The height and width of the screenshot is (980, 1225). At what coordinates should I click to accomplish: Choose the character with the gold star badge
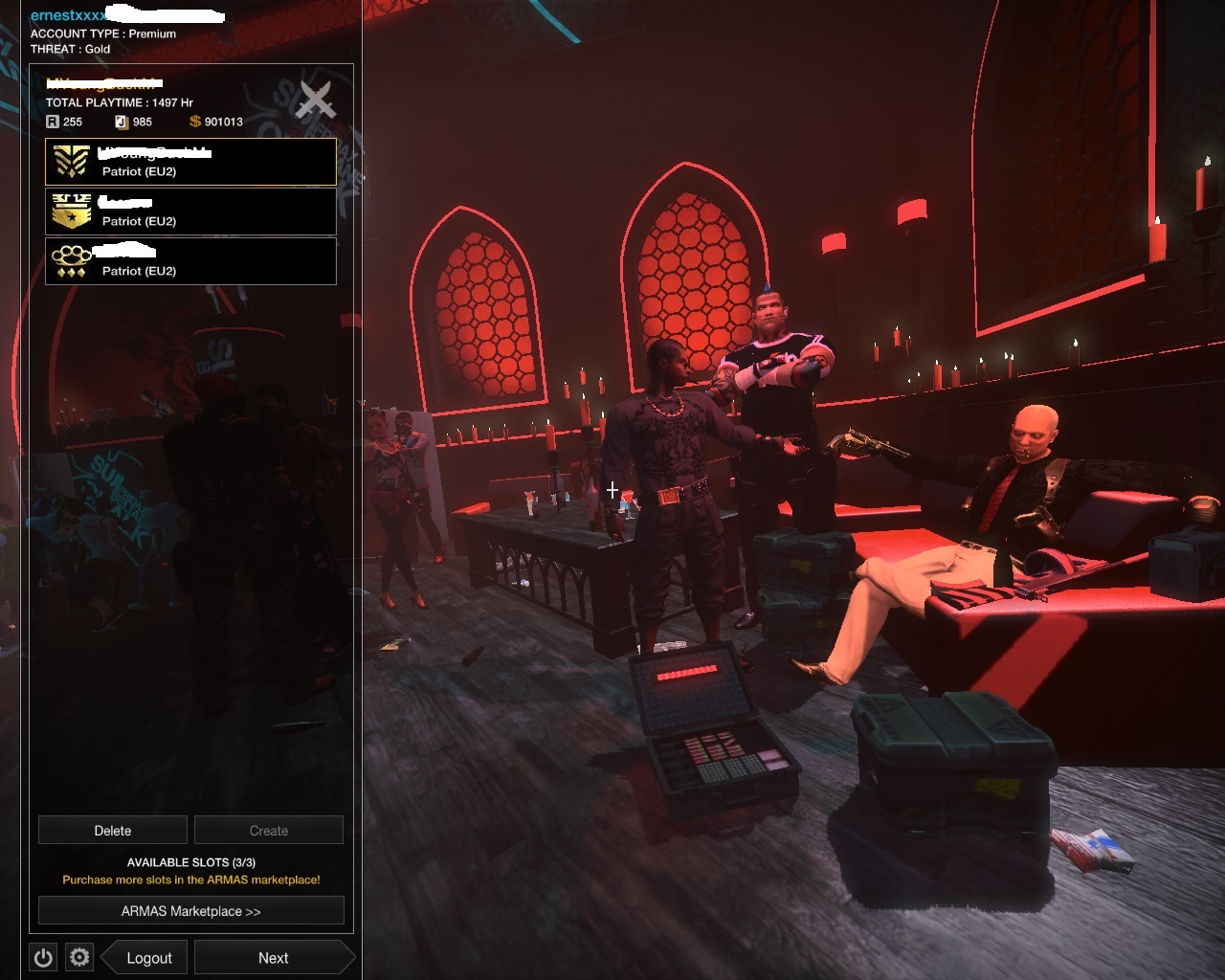[190, 212]
